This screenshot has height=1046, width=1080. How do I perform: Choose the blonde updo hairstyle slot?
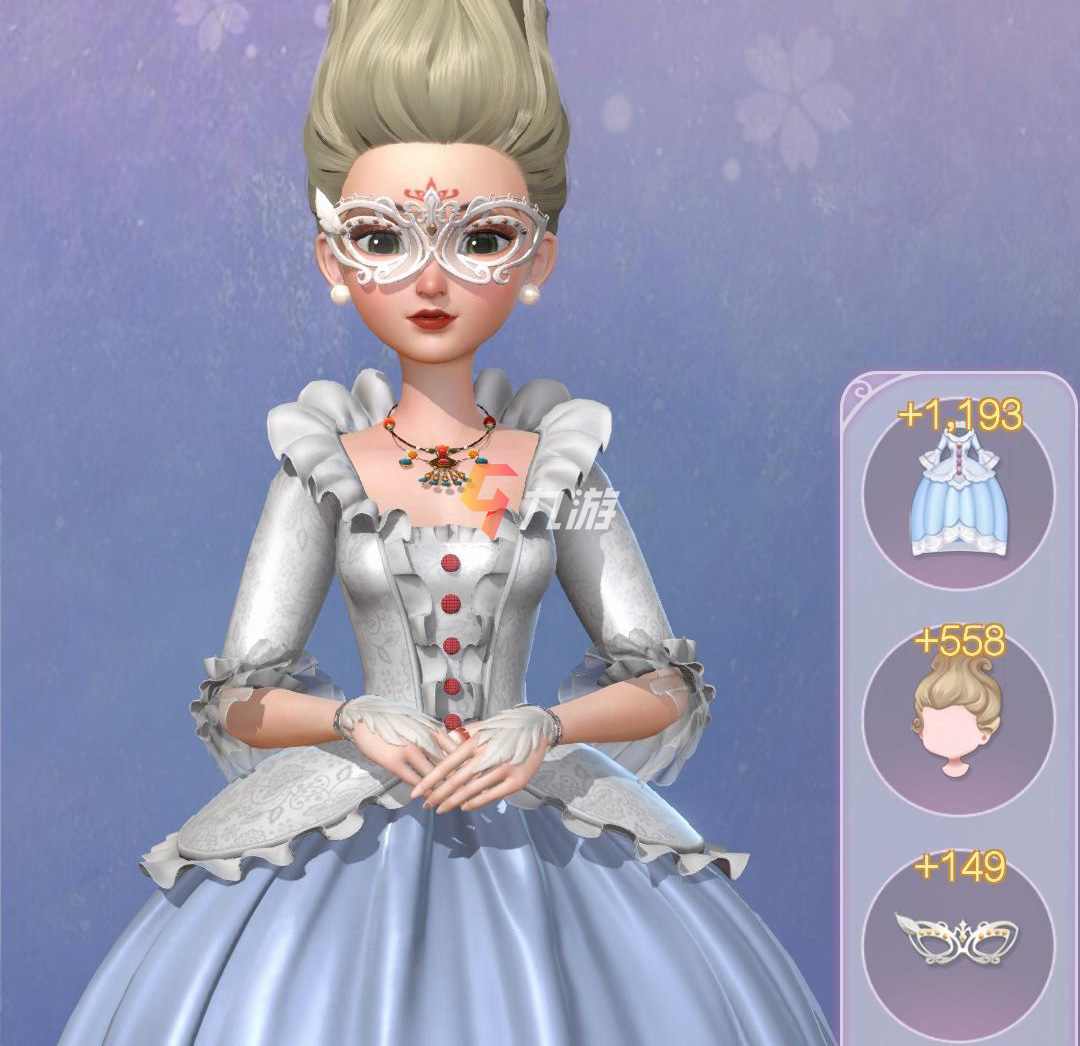pyautogui.click(x=957, y=722)
